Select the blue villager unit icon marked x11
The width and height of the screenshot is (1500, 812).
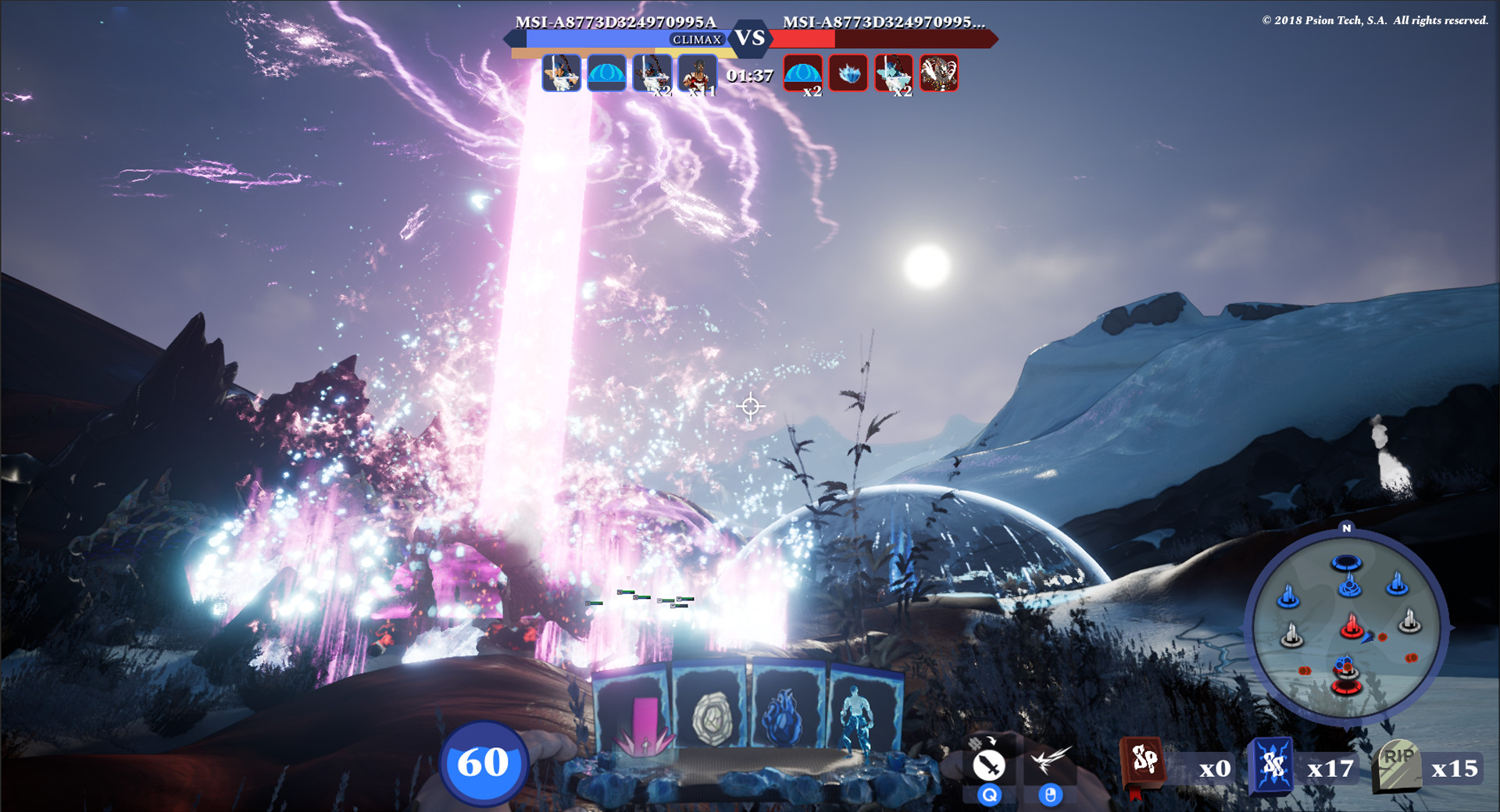click(x=695, y=74)
